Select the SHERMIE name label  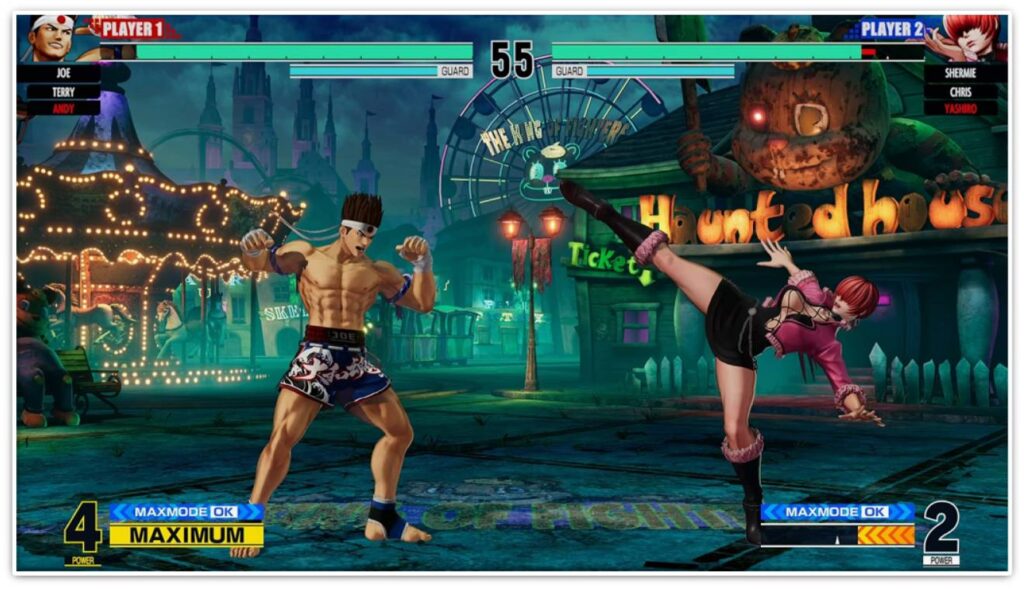coord(959,74)
